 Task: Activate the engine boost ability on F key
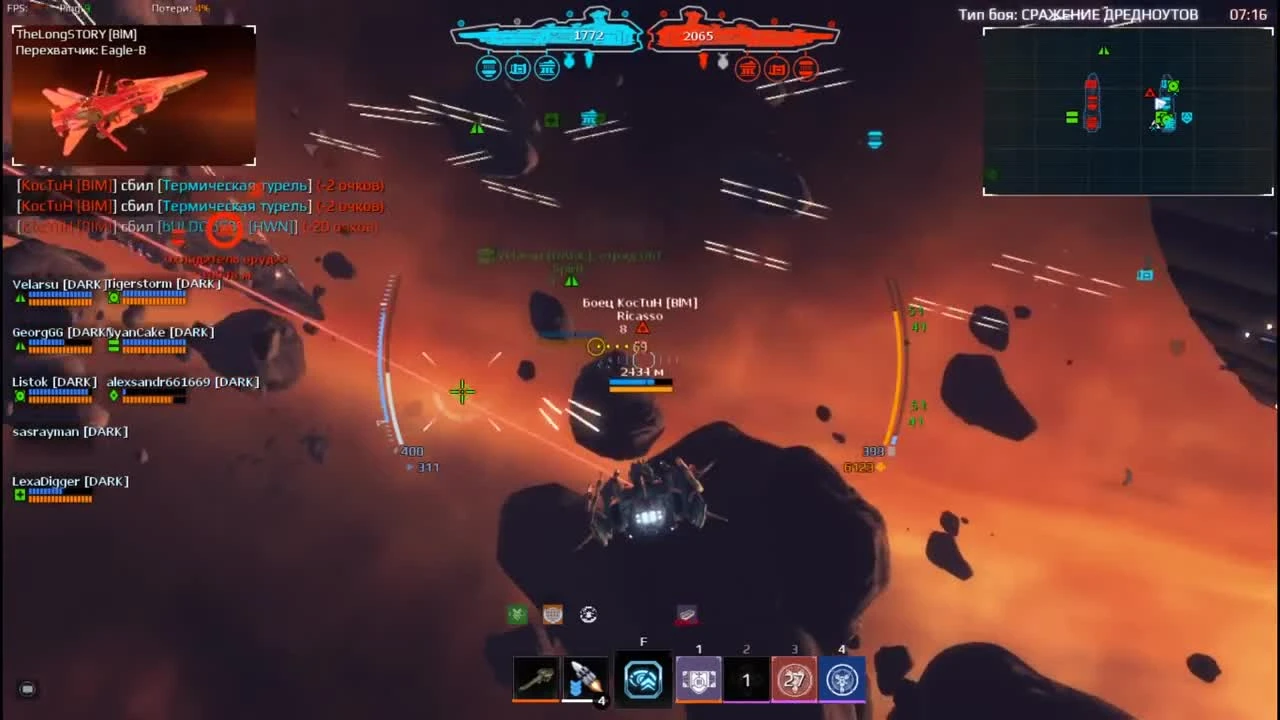pos(643,680)
